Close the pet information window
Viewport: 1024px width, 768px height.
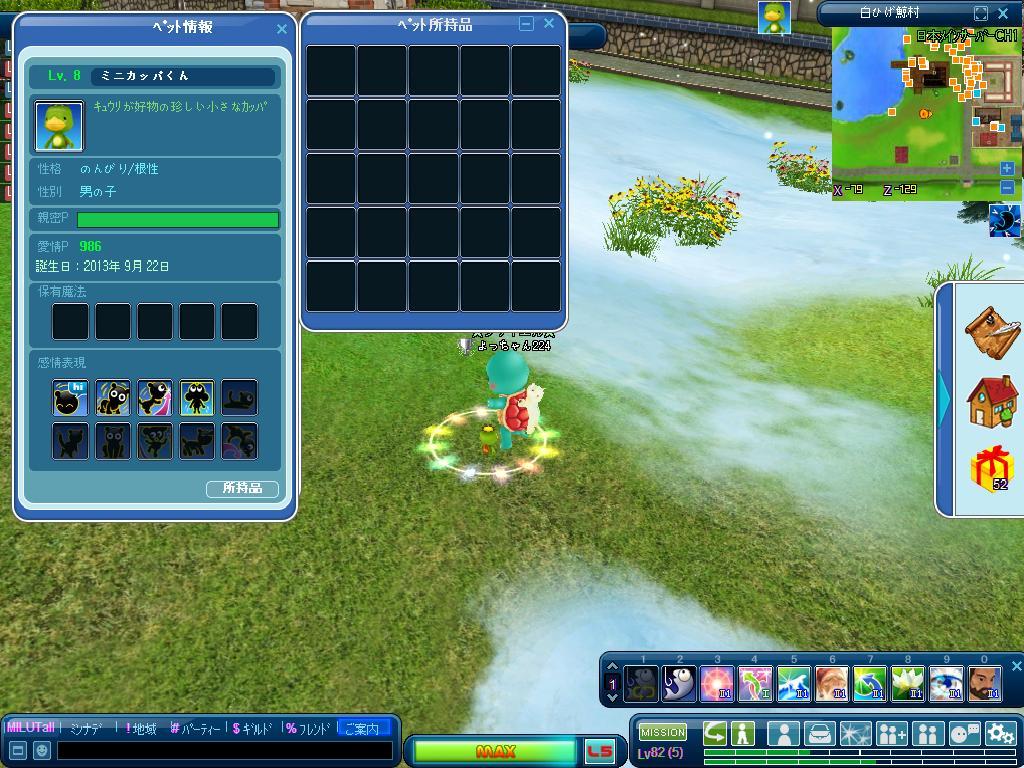[281, 29]
